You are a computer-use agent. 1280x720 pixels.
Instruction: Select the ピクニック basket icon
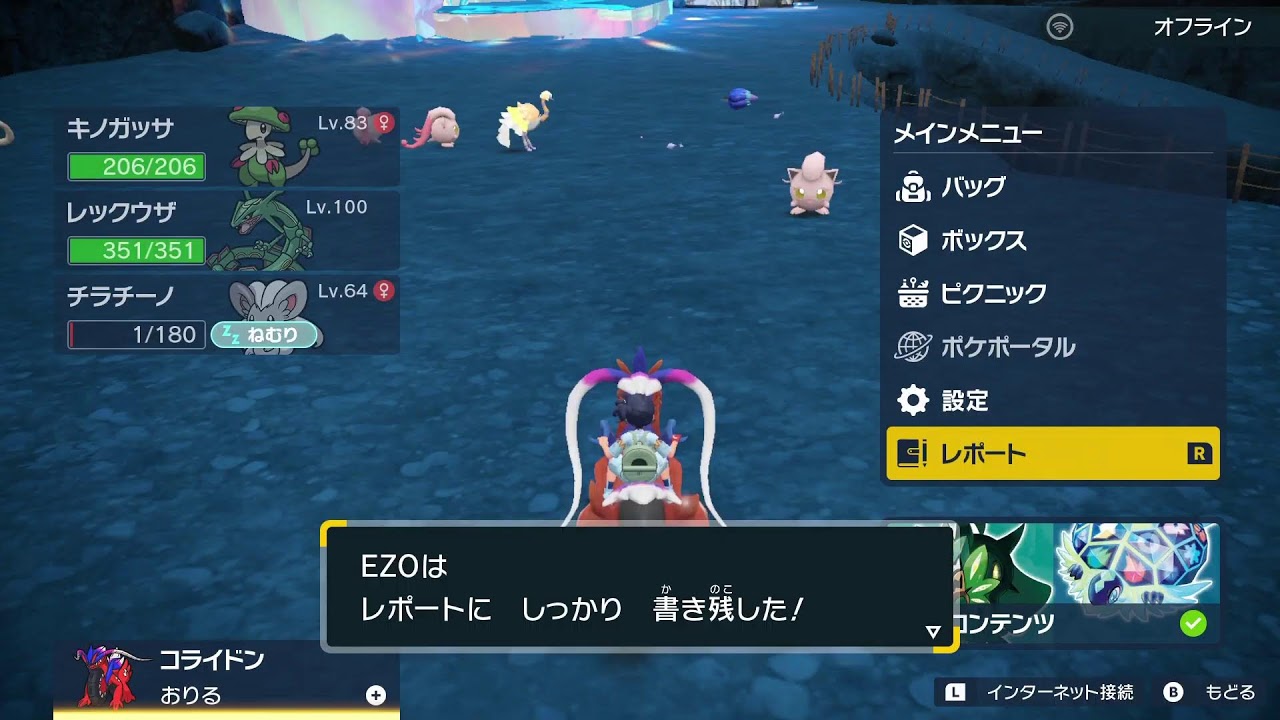[x=912, y=293]
